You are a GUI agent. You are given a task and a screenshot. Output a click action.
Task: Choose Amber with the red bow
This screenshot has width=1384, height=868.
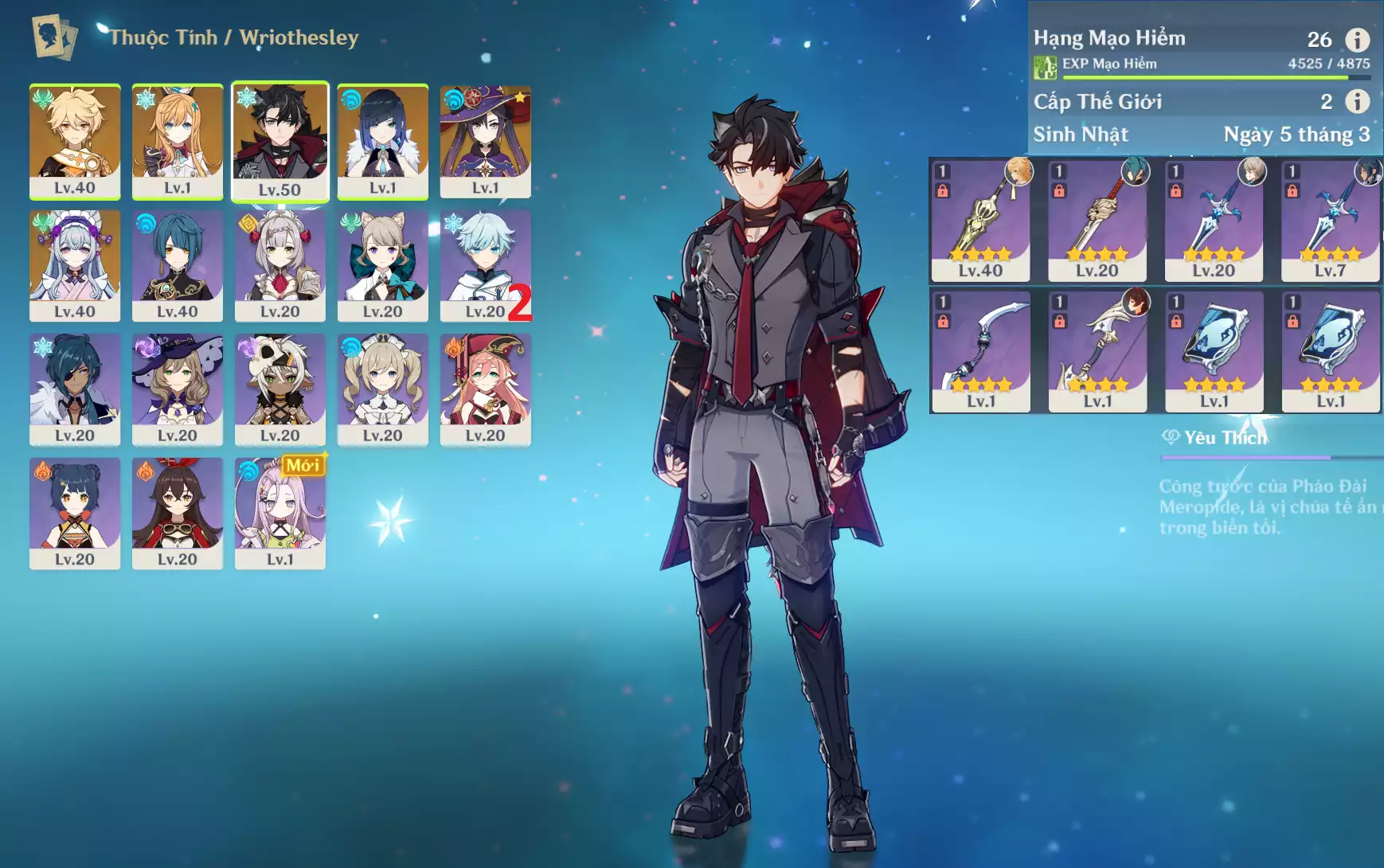click(177, 512)
